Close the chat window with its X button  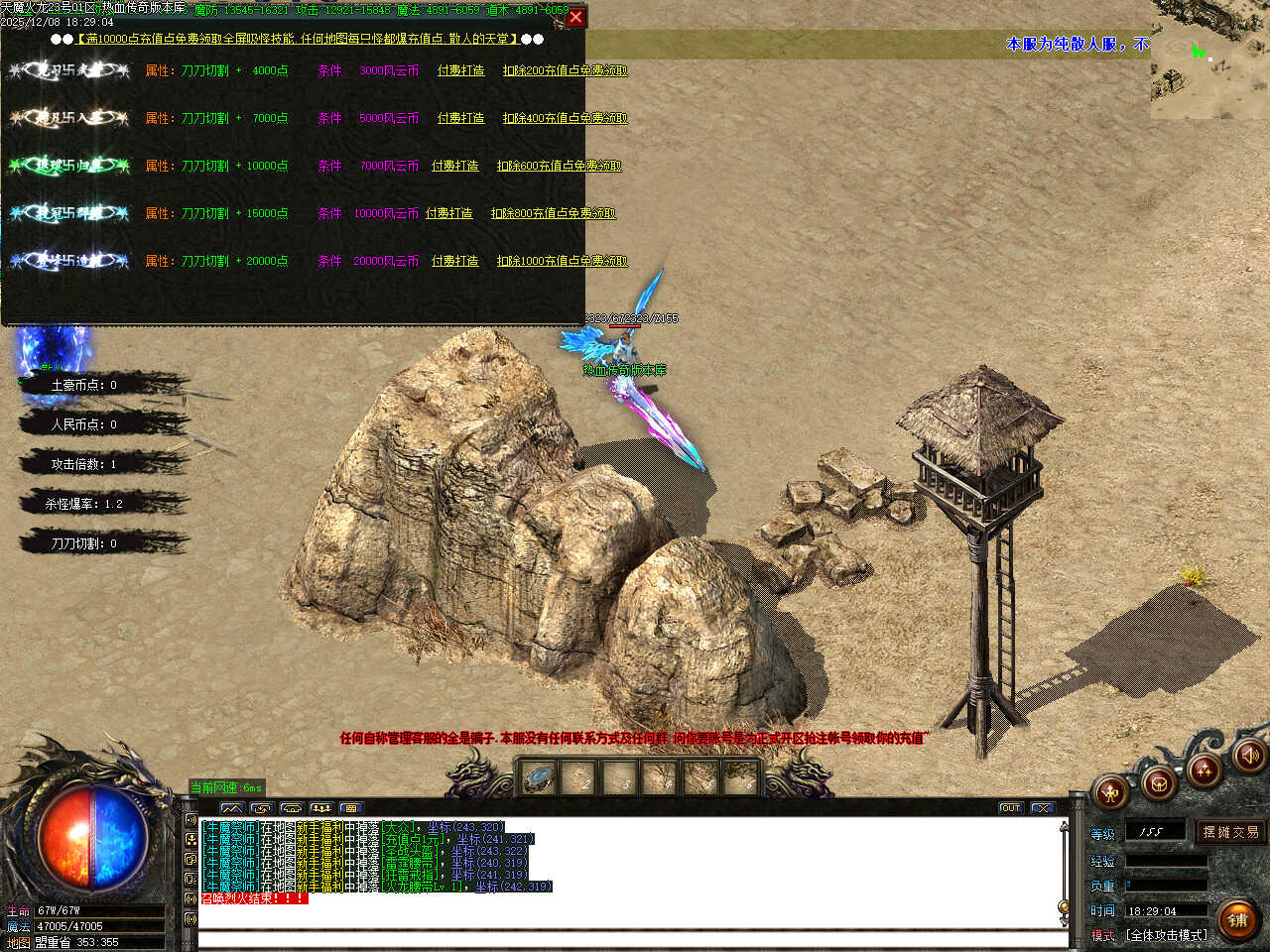tap(1041, 808)
